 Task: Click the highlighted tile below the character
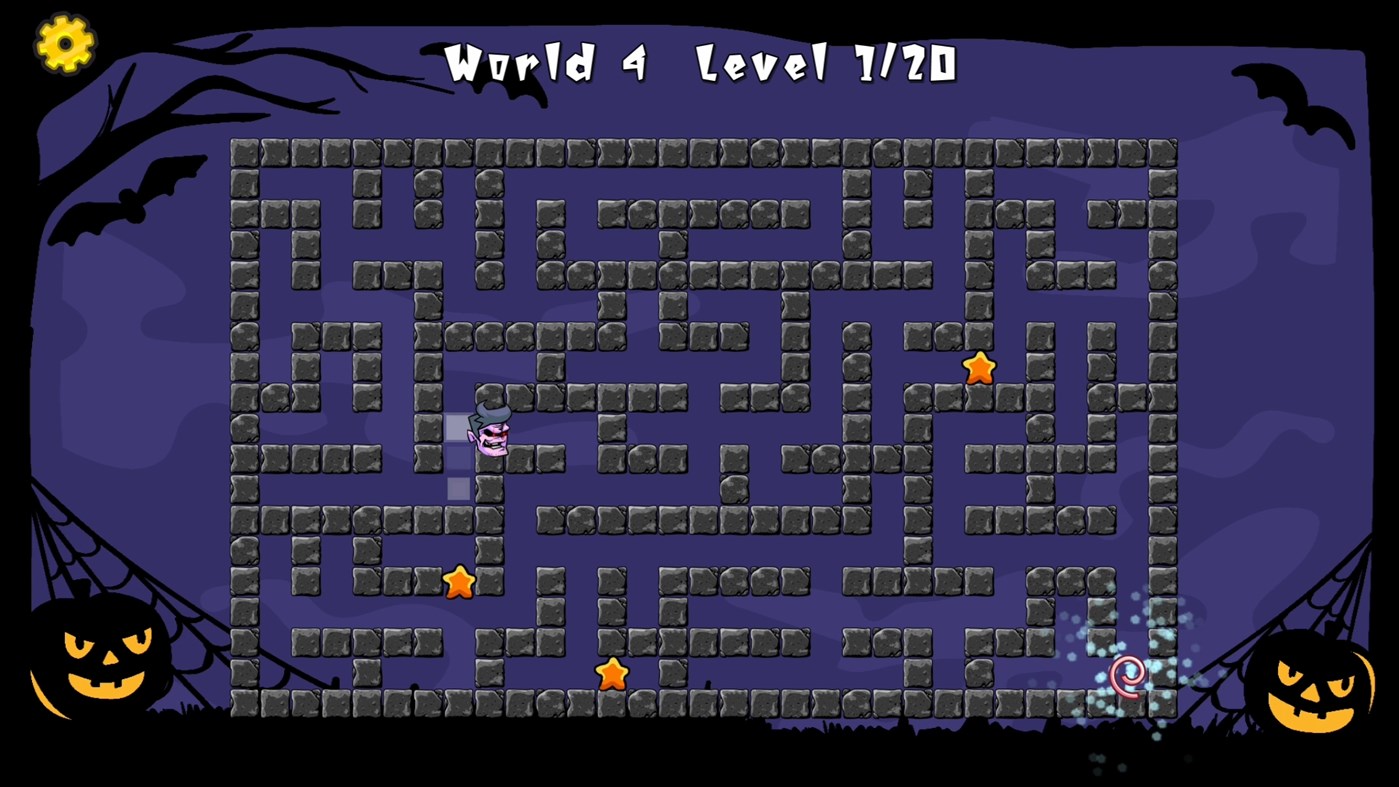[458, 487]
